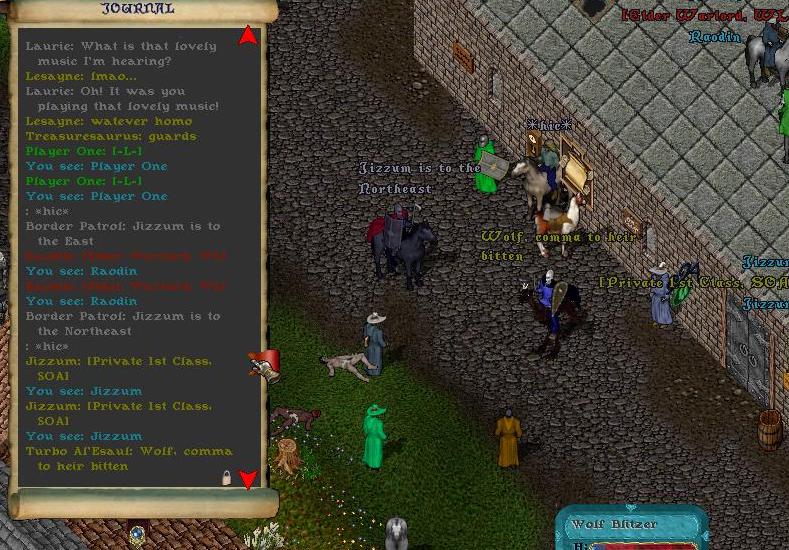Select the Wolf Blitzer status bar
This screenshot has width=789, height=550.
(632, 527)
